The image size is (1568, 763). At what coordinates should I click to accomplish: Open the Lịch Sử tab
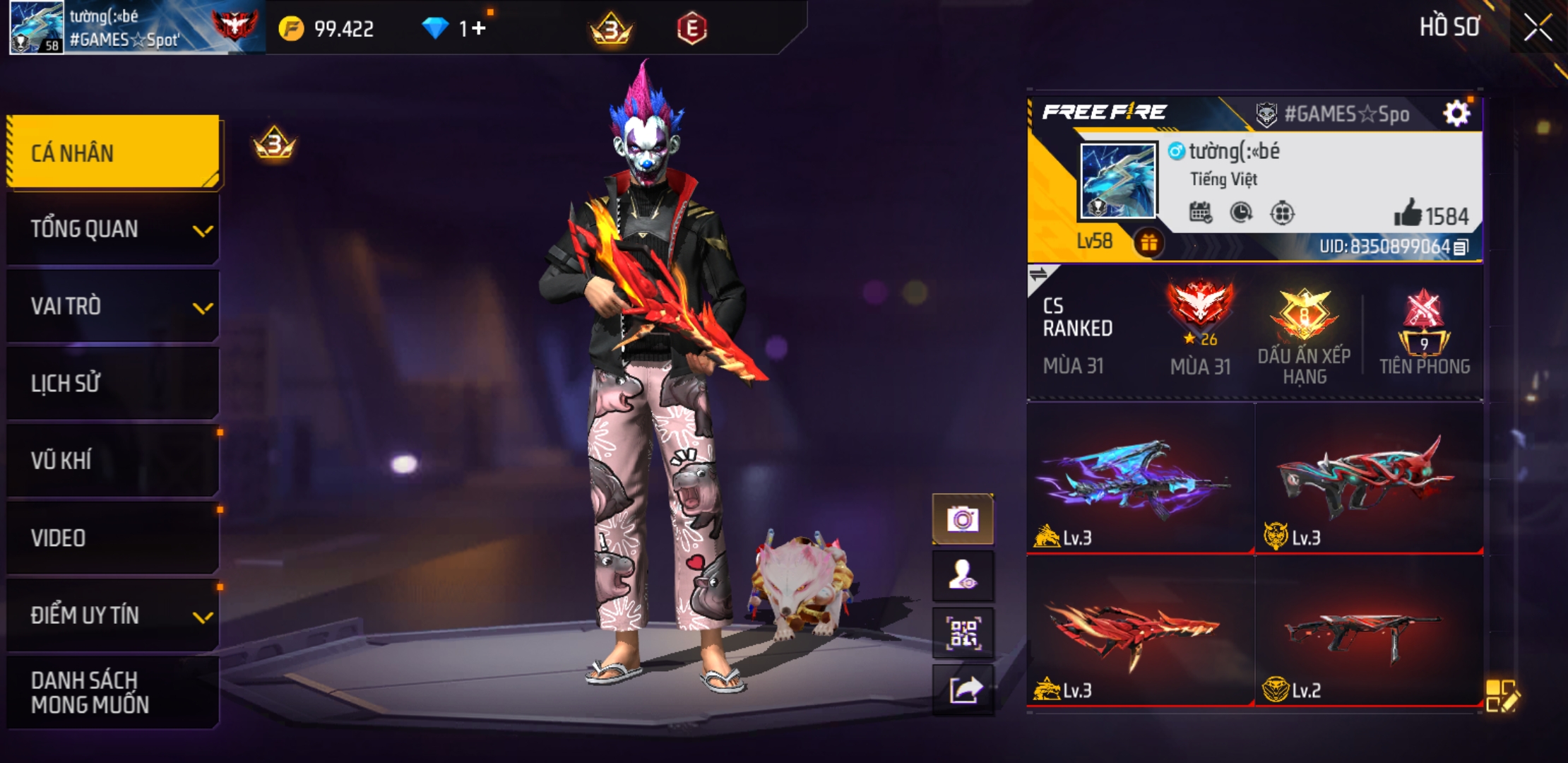point(113,384)
